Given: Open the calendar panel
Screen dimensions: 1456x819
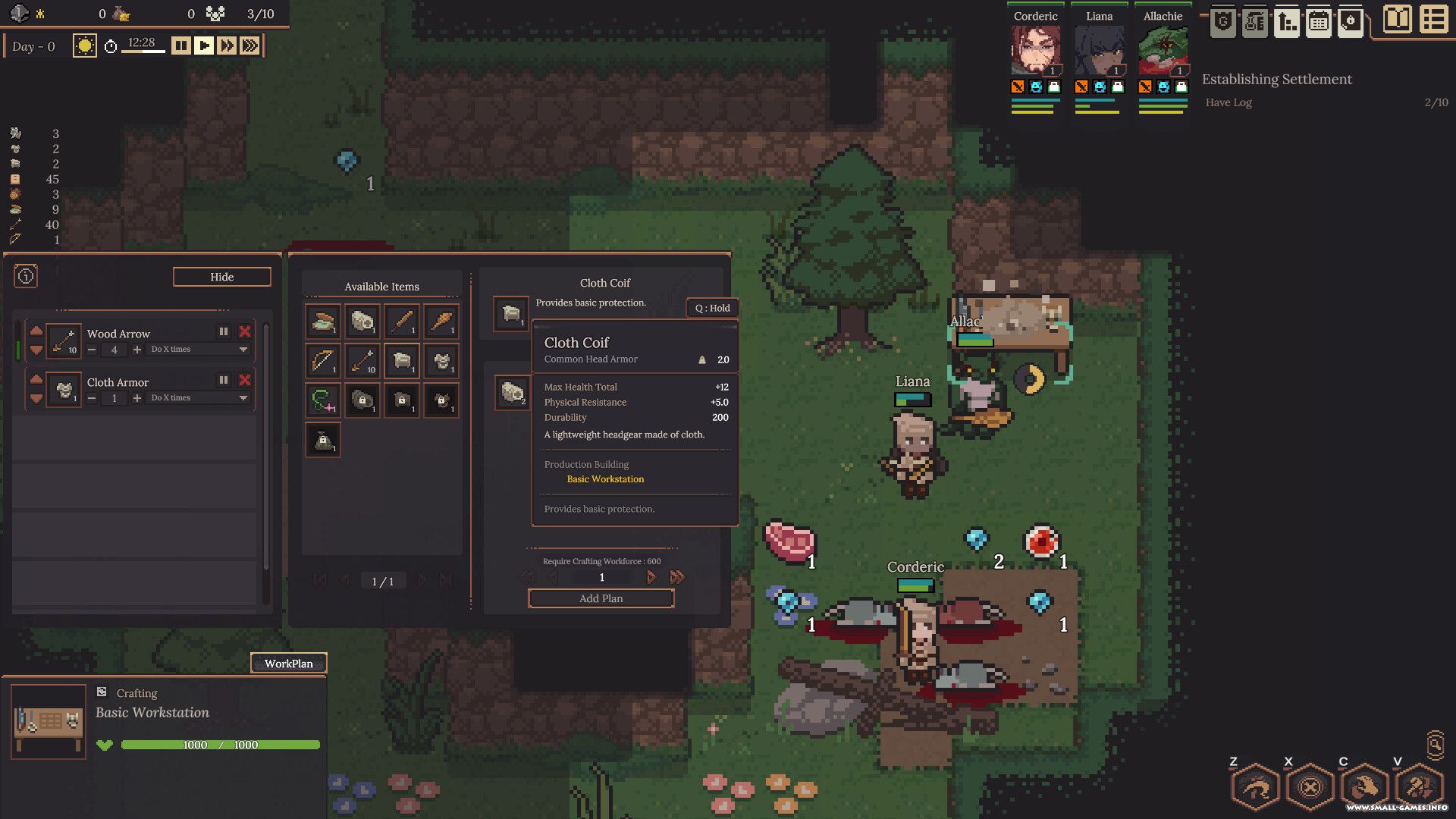Looking at the screenshot, I should (x=1319, y=21).
